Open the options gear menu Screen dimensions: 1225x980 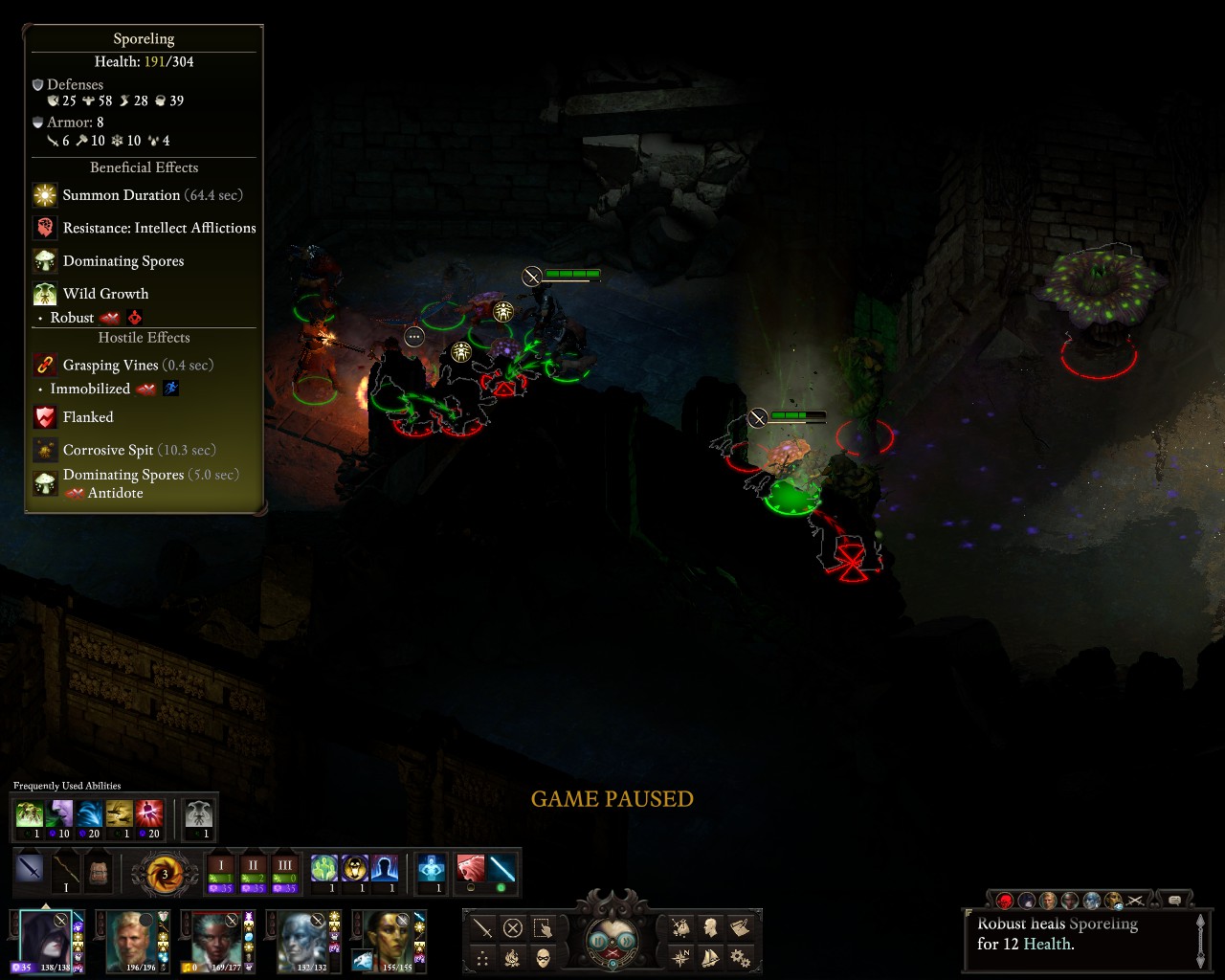click(739, 957)
